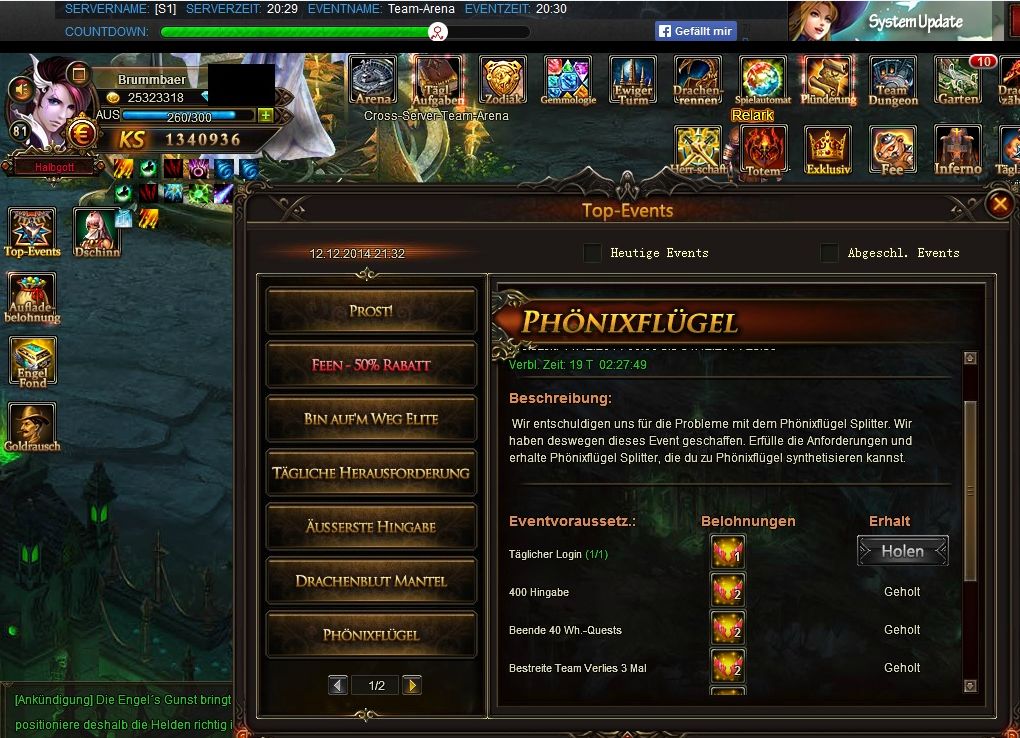Claim the daily login reward with Holen
Viewport: 1020px width, 738px height.
click(x=902, y=551)
